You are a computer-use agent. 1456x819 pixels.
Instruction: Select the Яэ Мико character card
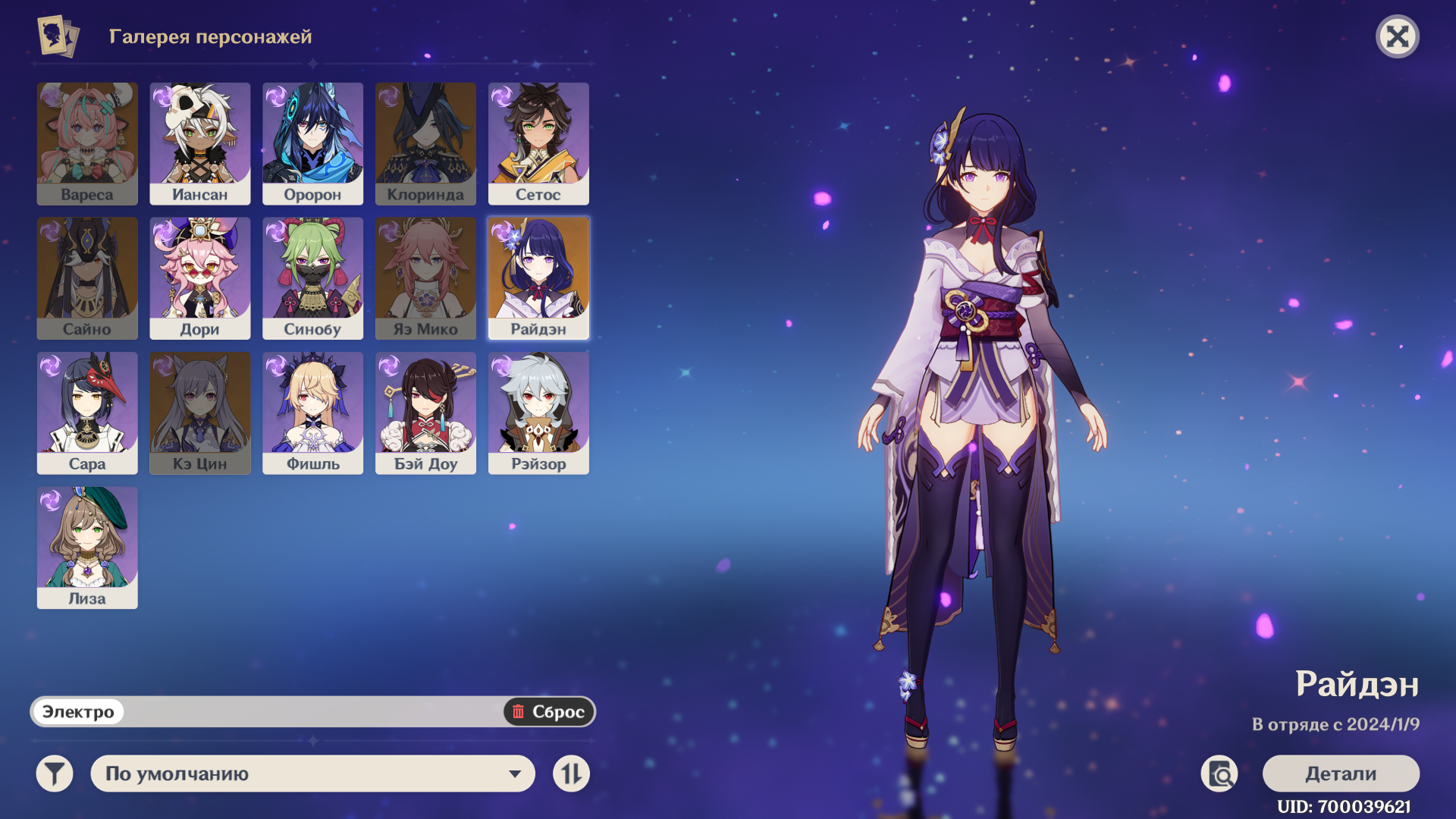tap(425, 278)
